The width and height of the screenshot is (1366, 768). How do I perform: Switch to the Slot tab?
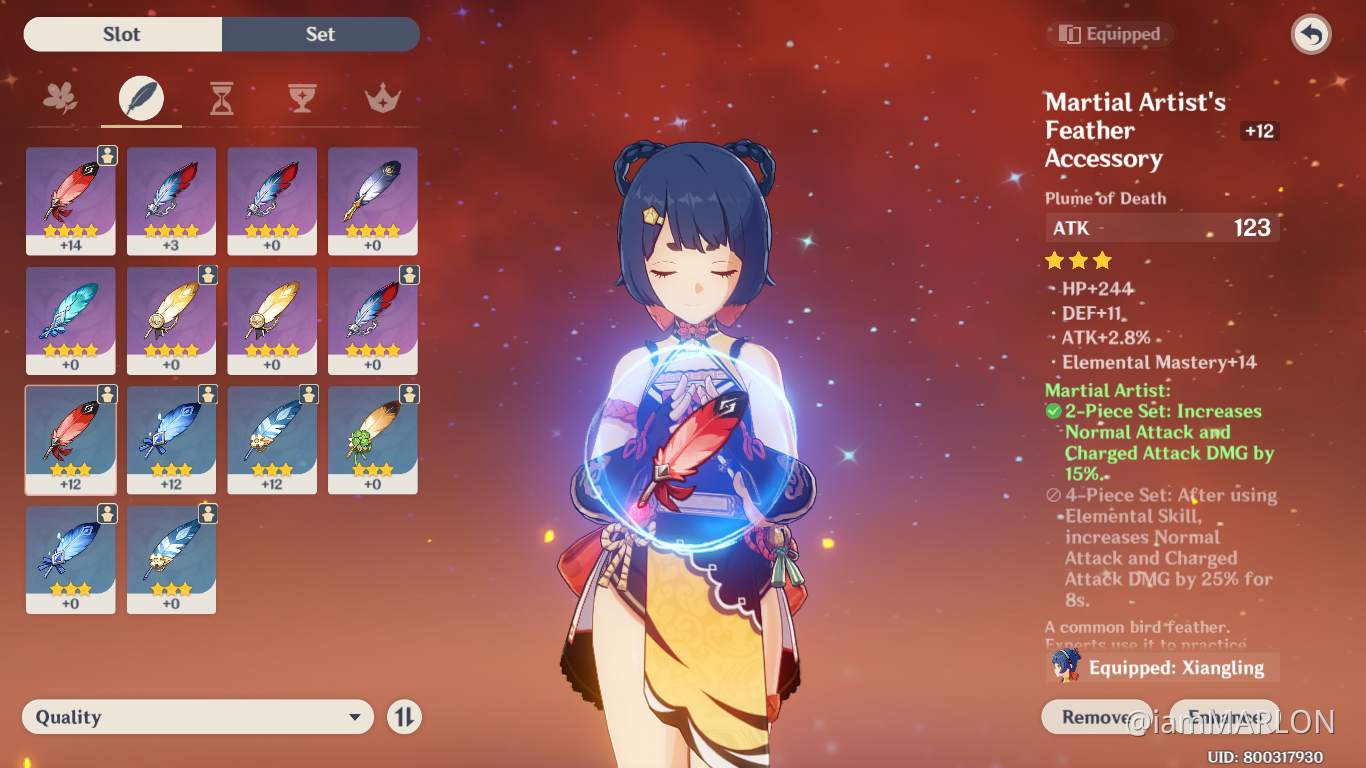(122, 33)
